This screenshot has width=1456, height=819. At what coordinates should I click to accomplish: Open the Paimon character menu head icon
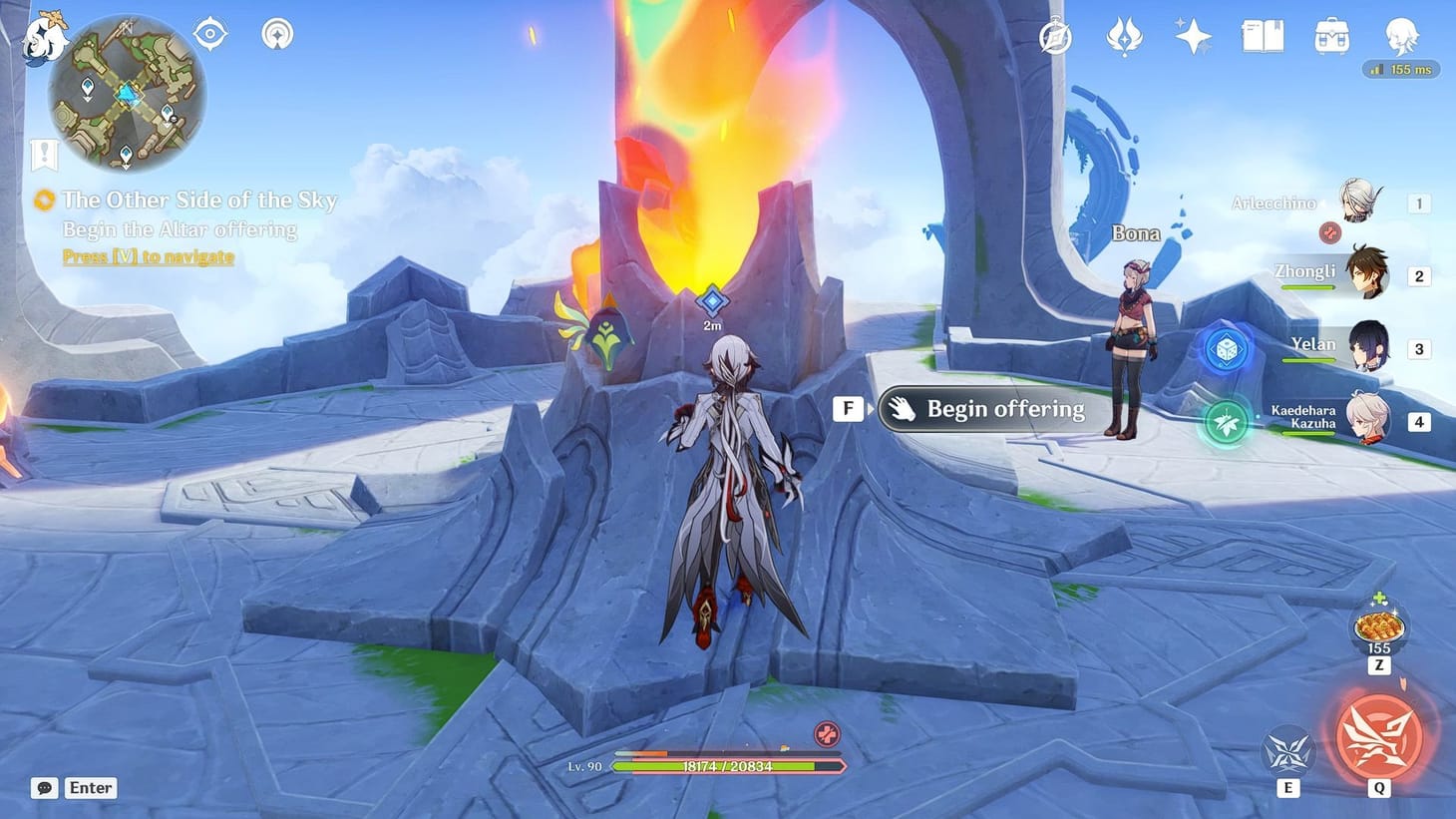pos(1400,38)
